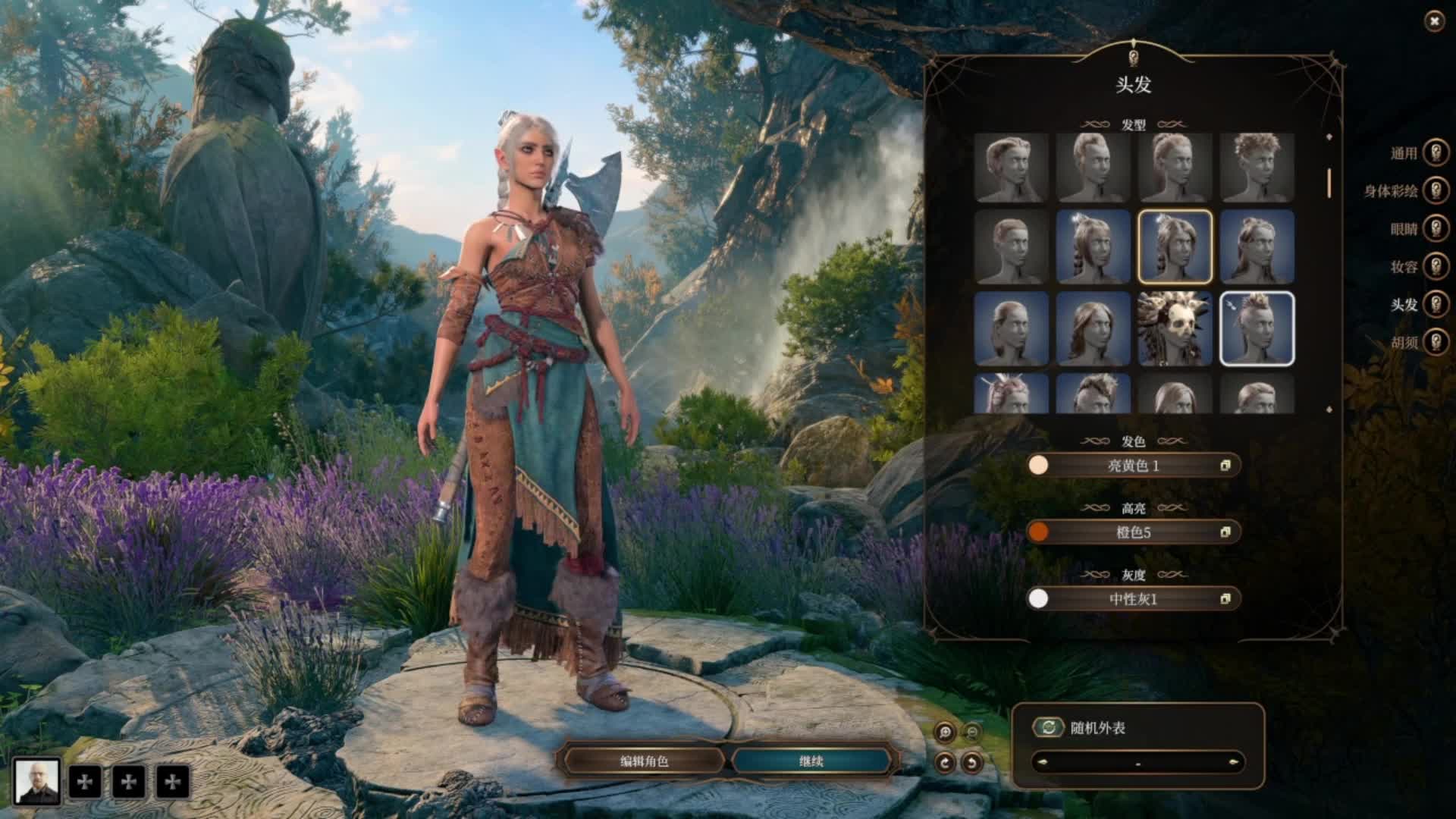Image resolution: width=1456 pixels, height=819 pixels.
Task: Open the 发色 hair color dropdown
Action: 1134,466
